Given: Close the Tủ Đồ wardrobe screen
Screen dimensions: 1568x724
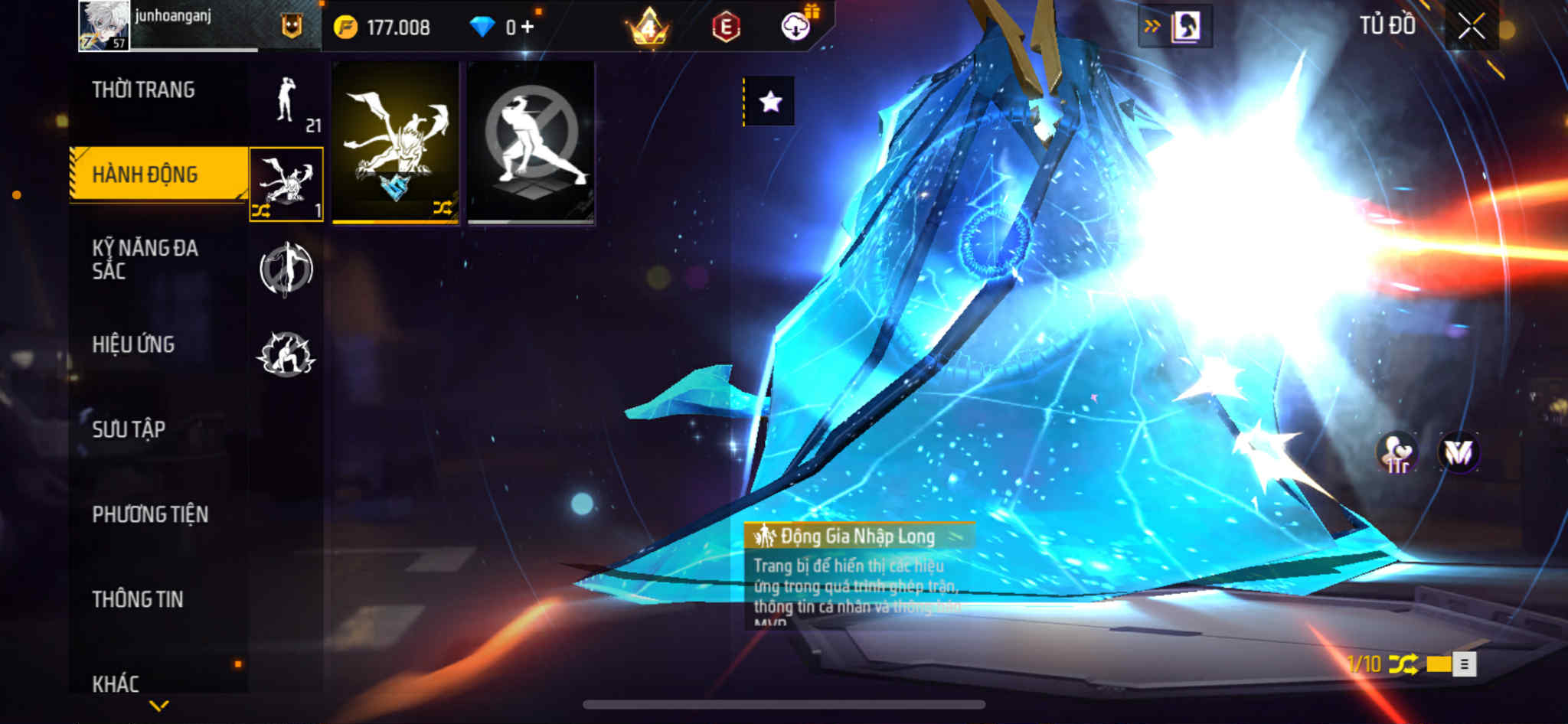Looking at the screenshot, I should 1471,27.
